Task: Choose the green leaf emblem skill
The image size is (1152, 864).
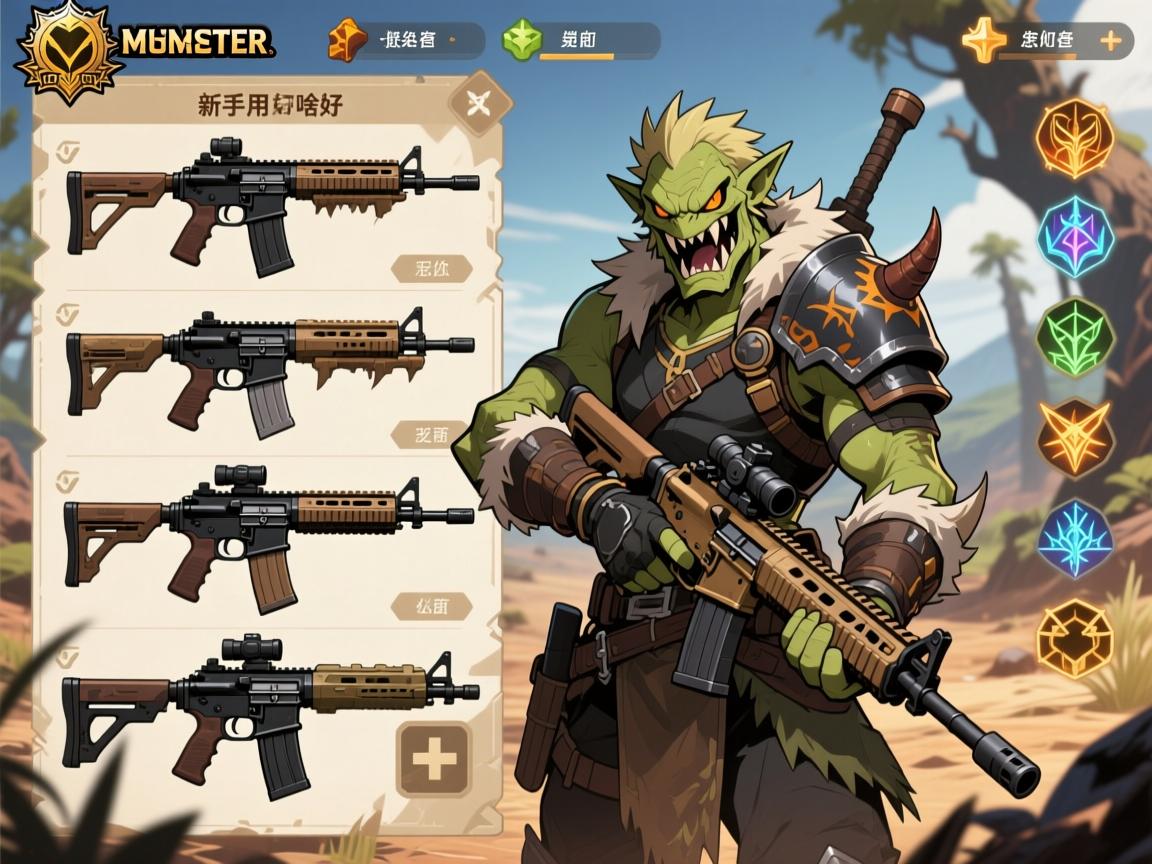Action: (1074, 337)
